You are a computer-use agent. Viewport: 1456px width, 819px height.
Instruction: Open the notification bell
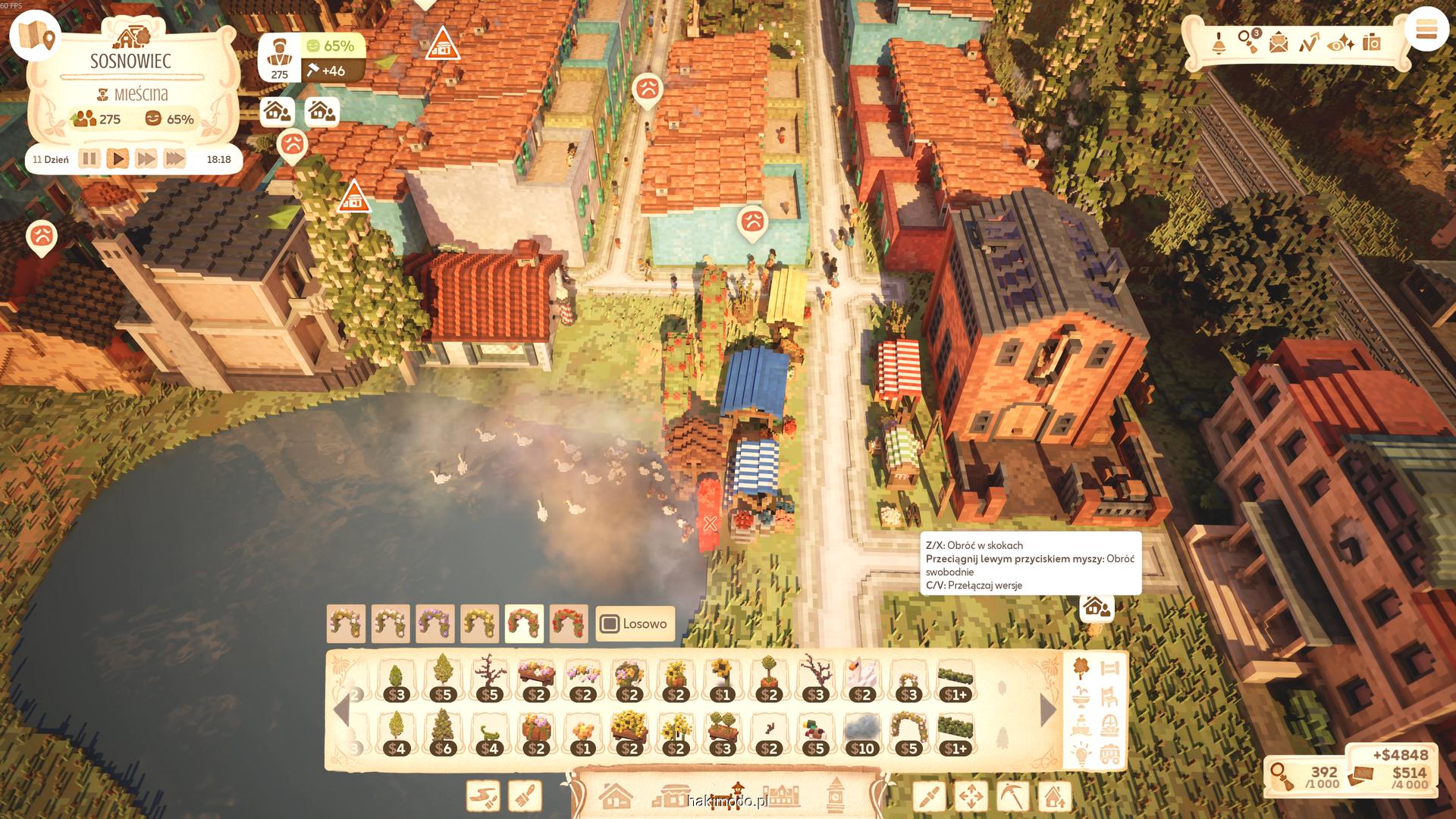(x=1219, y=42)
